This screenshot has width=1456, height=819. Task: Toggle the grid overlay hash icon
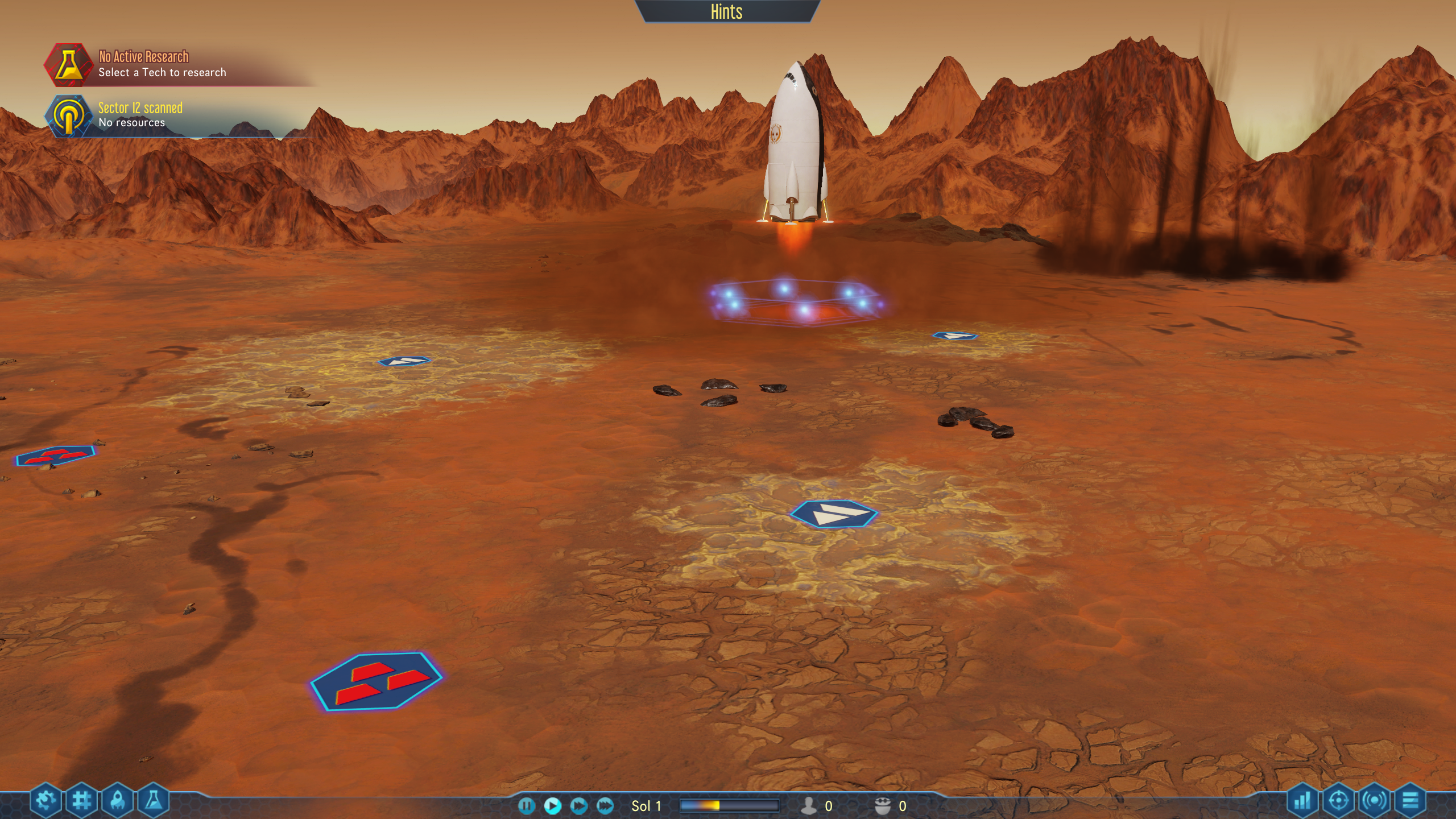click(82, 801)
